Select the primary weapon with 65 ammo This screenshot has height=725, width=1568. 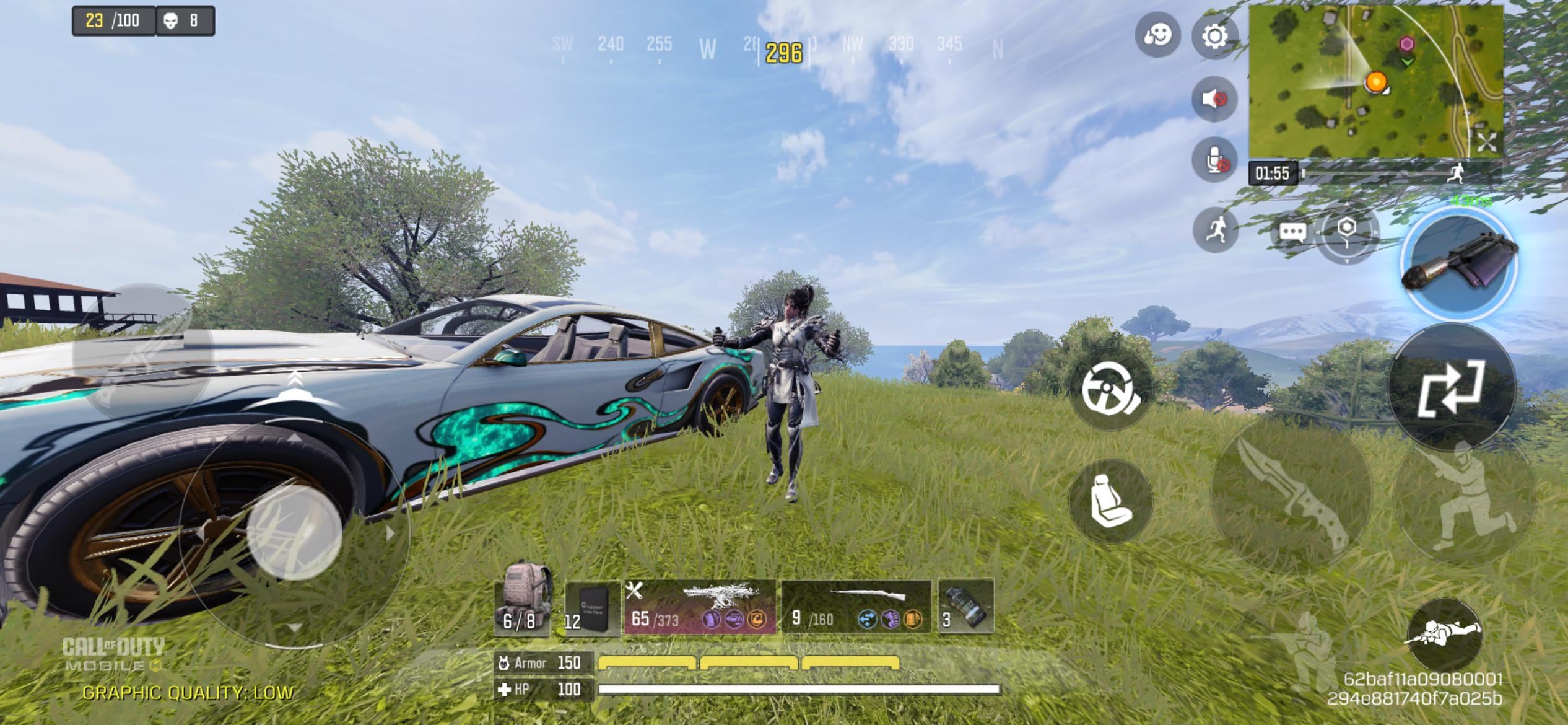point(700,607)
